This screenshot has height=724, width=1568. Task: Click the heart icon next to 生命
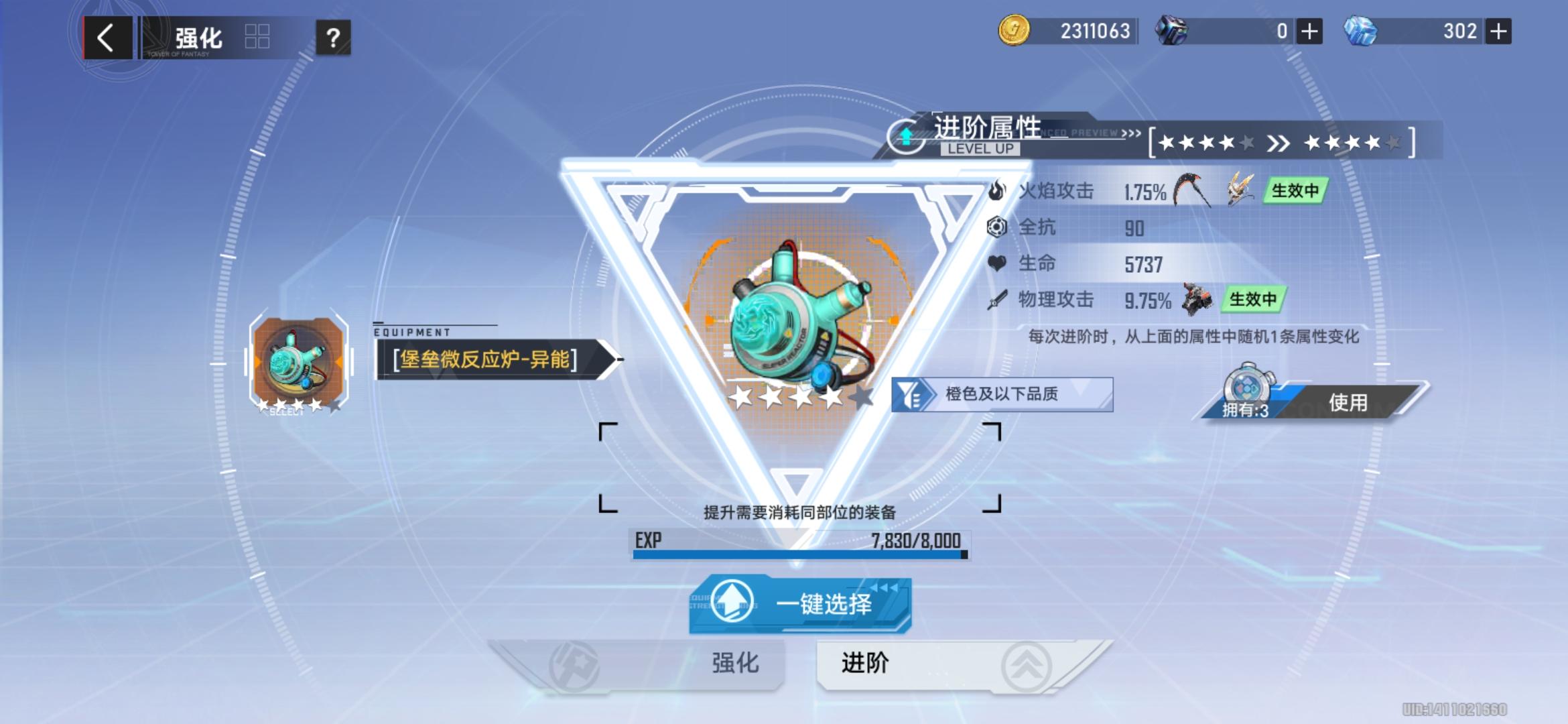tap(998, 263)
